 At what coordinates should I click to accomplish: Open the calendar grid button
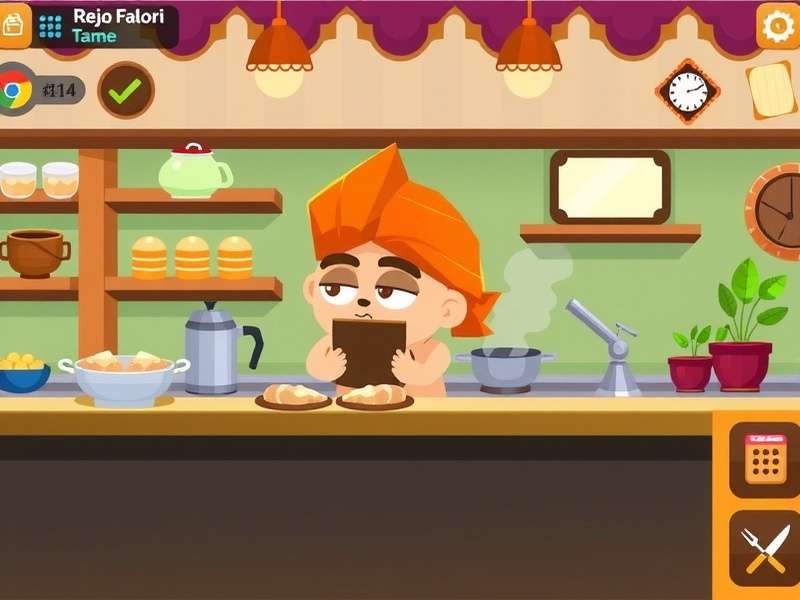pyautogui.click(x=764, y=460)
